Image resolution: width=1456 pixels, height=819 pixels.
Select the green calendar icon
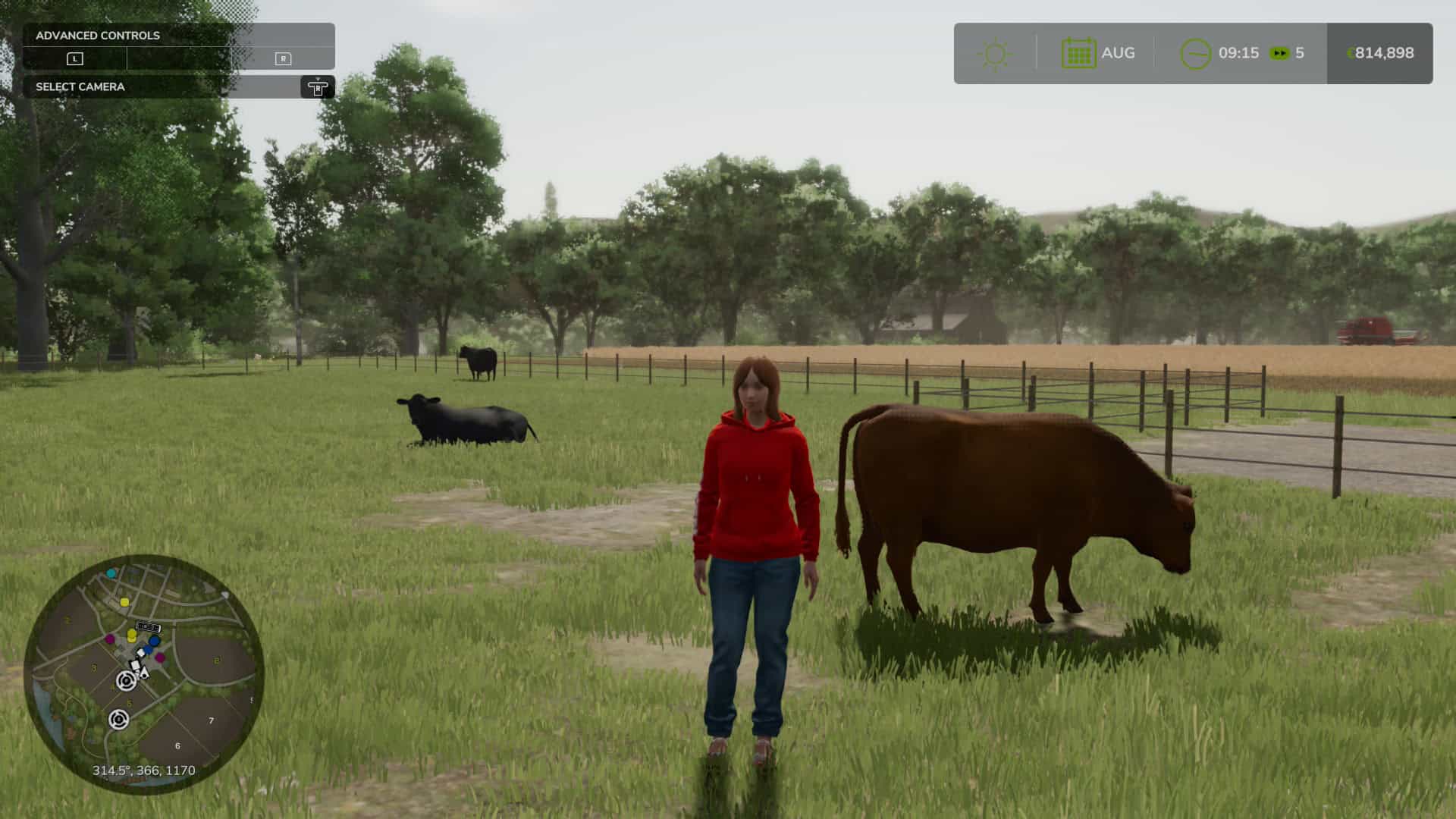[1078, 53]
